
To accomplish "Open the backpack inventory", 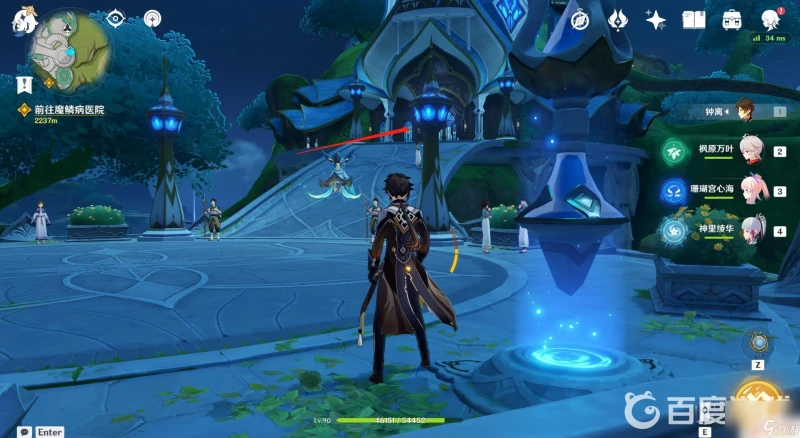I will 732,20.
